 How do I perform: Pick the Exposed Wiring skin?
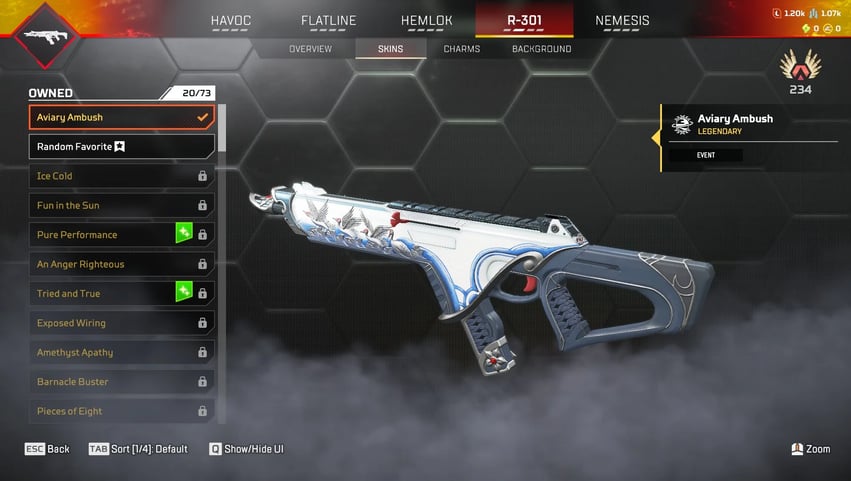[x=121, y=323]
